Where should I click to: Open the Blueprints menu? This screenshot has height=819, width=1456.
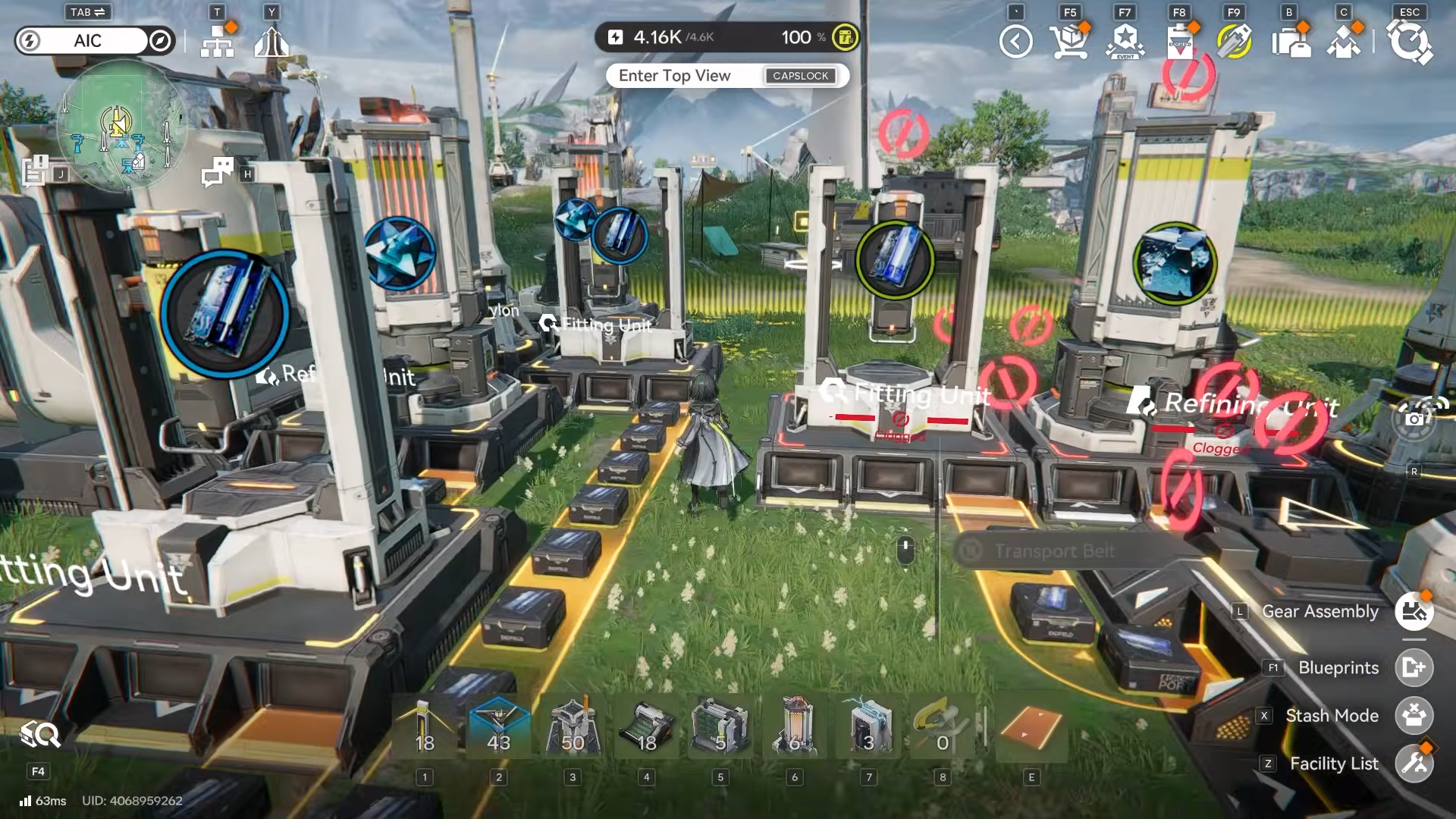point(1414,667)
